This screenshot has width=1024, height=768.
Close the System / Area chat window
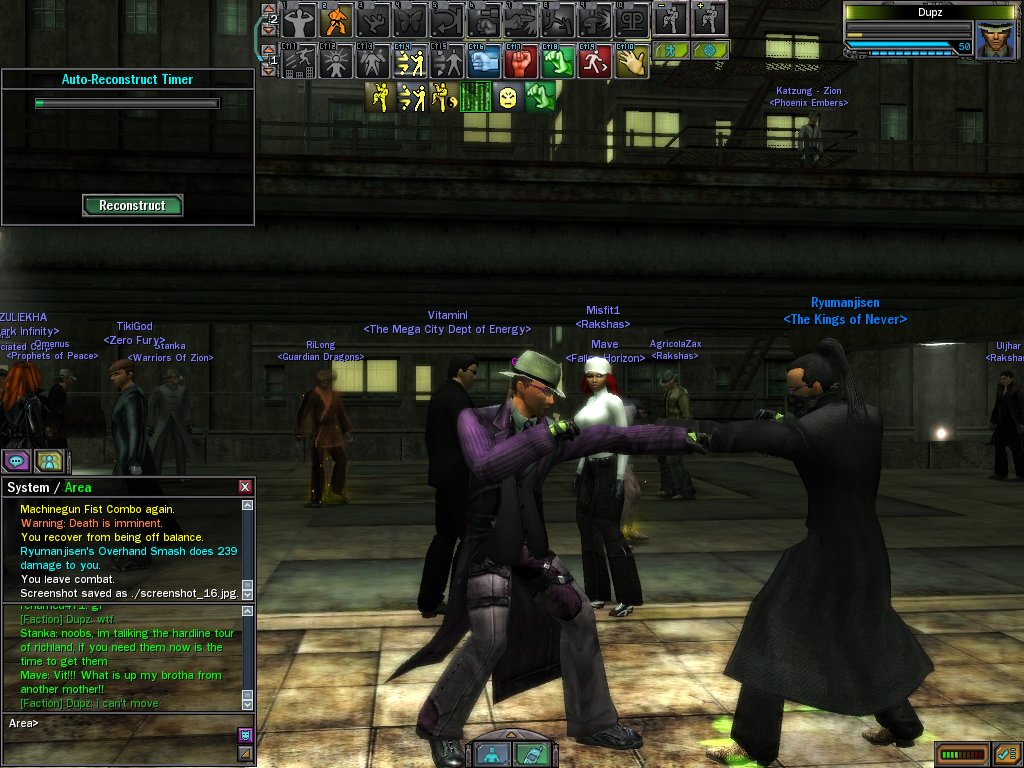pyautogui.click(x=245, y=487)
